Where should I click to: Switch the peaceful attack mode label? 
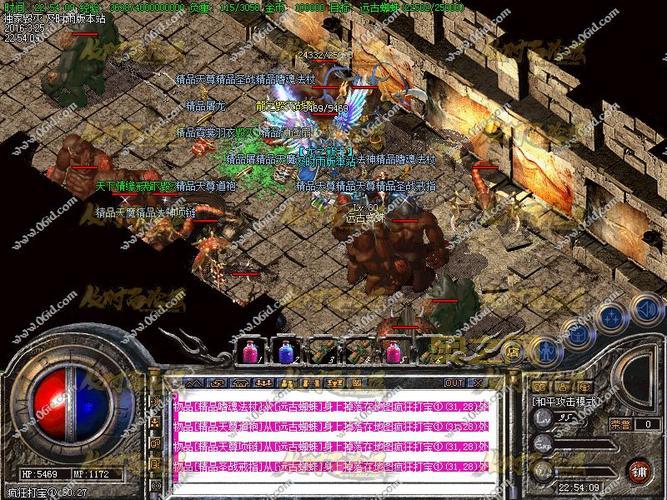[x=563, y=401]
